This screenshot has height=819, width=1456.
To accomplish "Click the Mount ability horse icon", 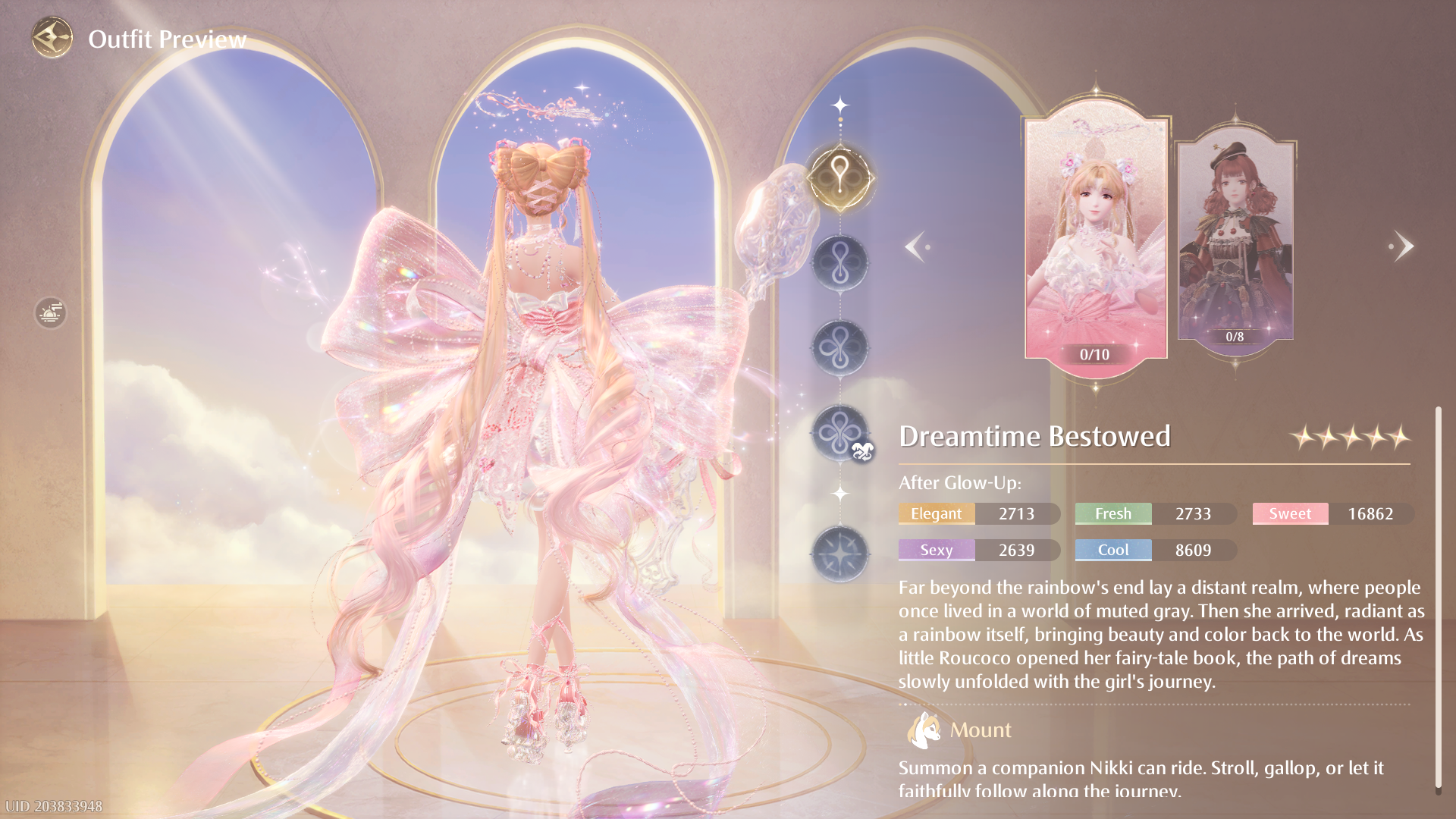I will [923, 730].
